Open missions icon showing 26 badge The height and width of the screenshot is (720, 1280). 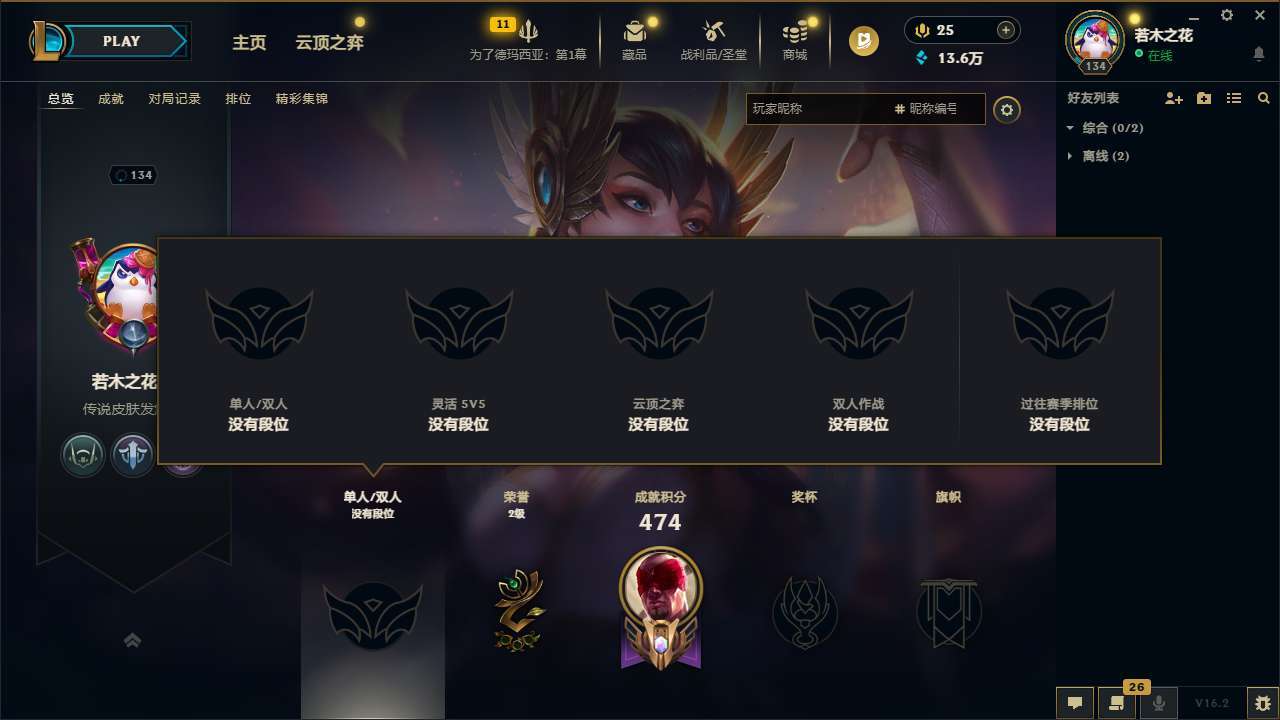(1115, 703)
